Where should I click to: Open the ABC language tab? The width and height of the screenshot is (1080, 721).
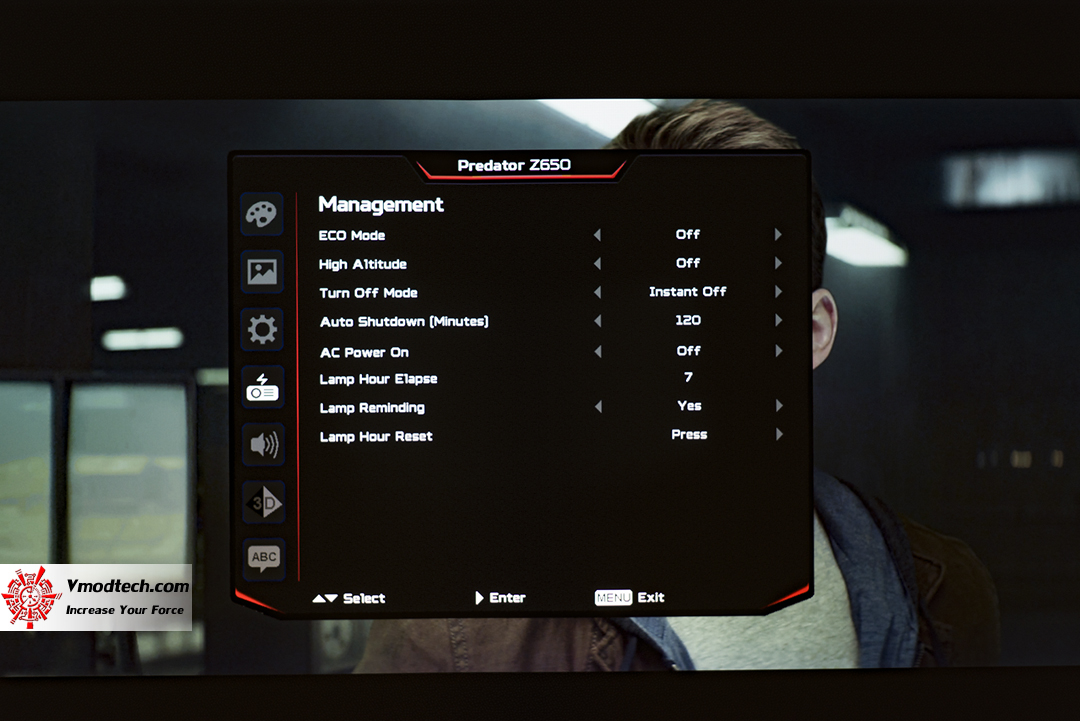pos(263,558)
